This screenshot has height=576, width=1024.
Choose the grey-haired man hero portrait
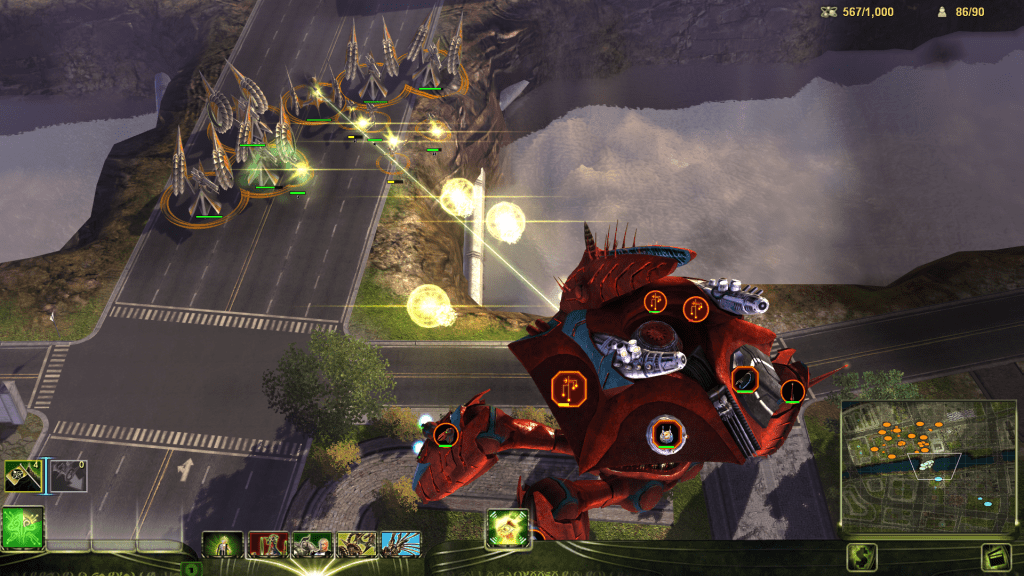point(311,545)
